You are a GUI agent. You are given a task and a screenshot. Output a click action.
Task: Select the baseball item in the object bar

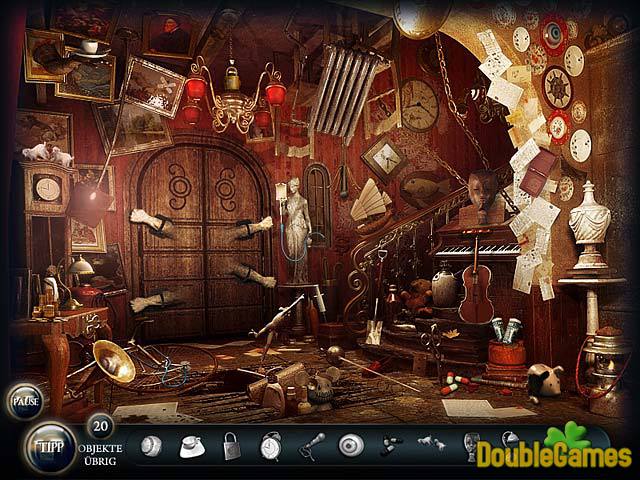click(151, 445)
